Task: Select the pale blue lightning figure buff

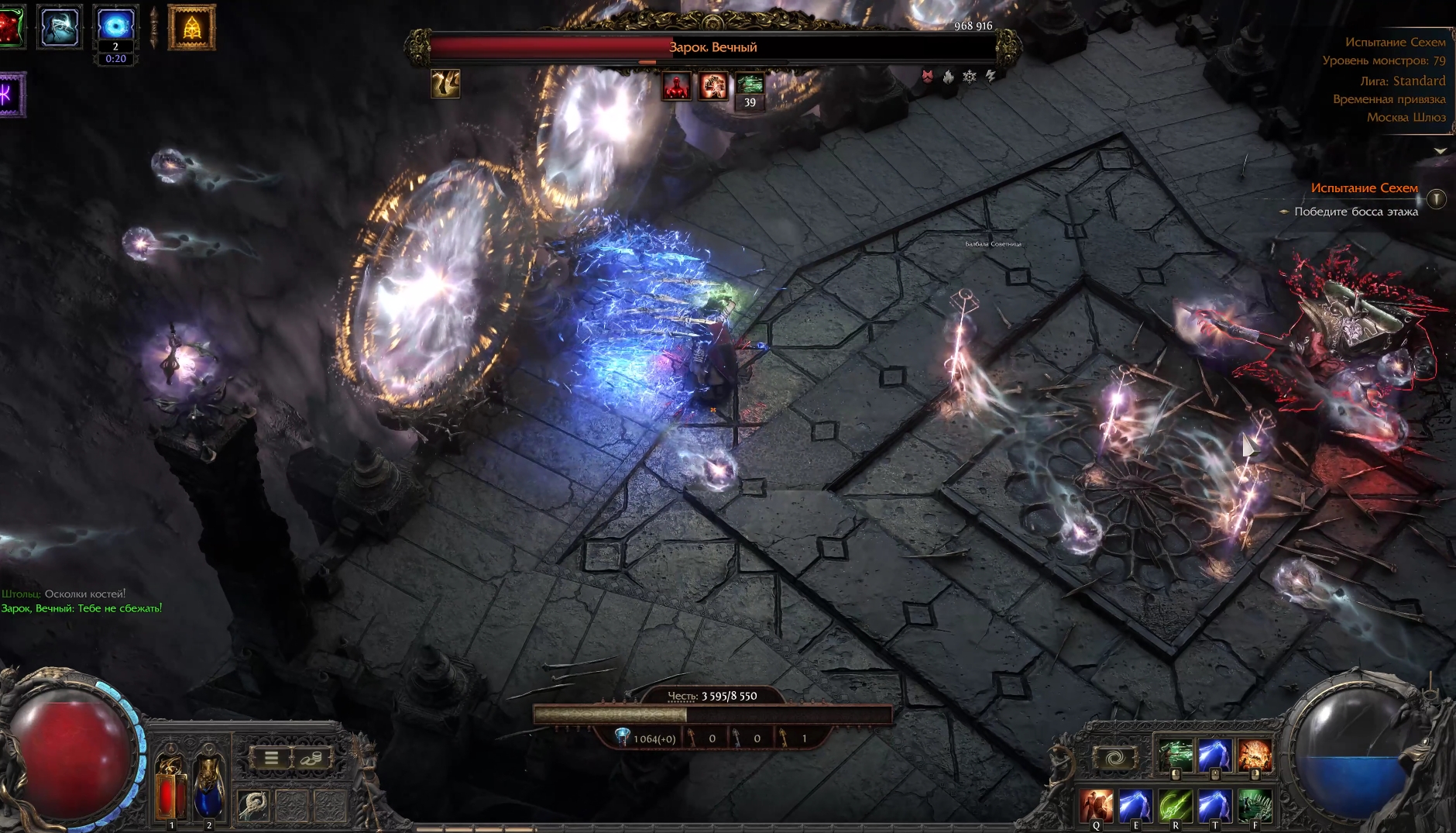Action: click(x=60, y=28)
